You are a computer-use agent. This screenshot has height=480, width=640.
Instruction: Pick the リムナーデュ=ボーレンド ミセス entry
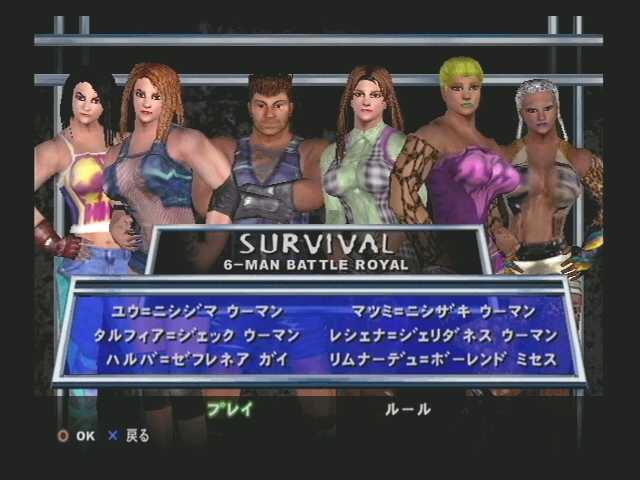coord(455,356)
